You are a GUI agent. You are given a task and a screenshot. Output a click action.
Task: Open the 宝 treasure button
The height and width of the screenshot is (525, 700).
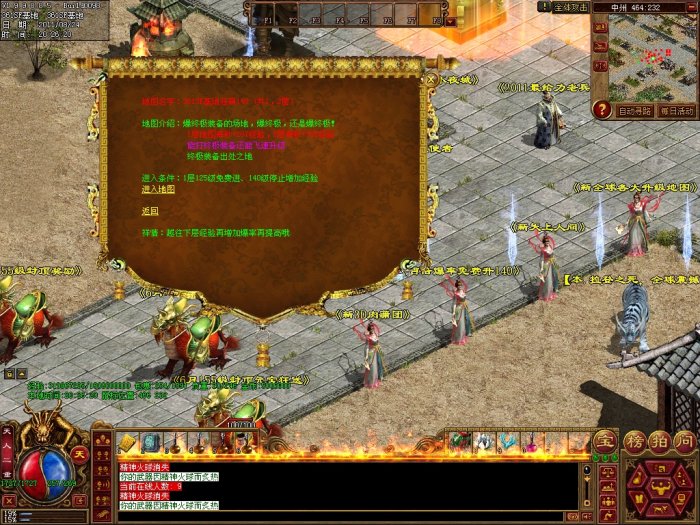(x=606, y=441)
